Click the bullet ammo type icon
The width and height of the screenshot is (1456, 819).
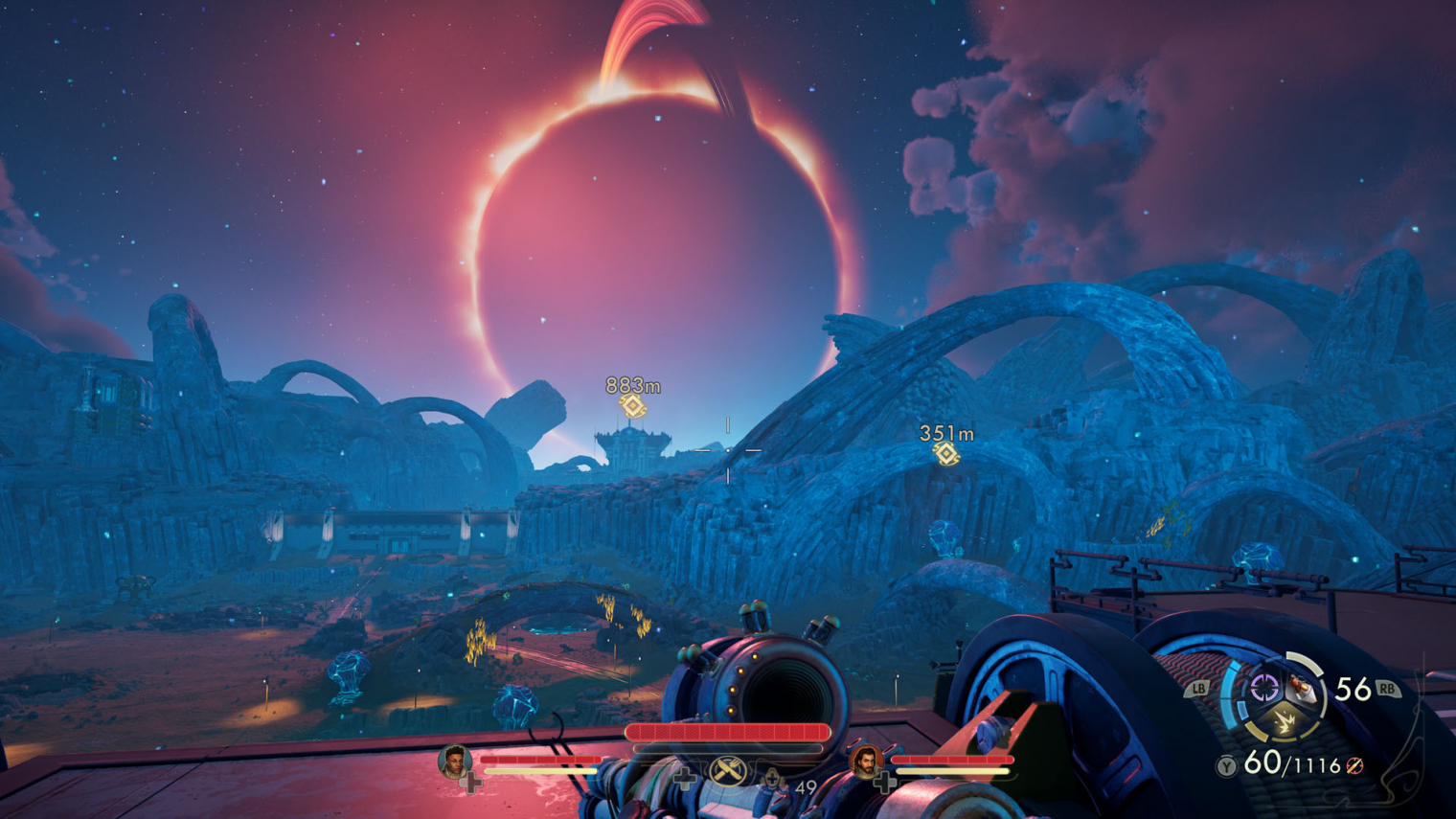pos(1354,765)
